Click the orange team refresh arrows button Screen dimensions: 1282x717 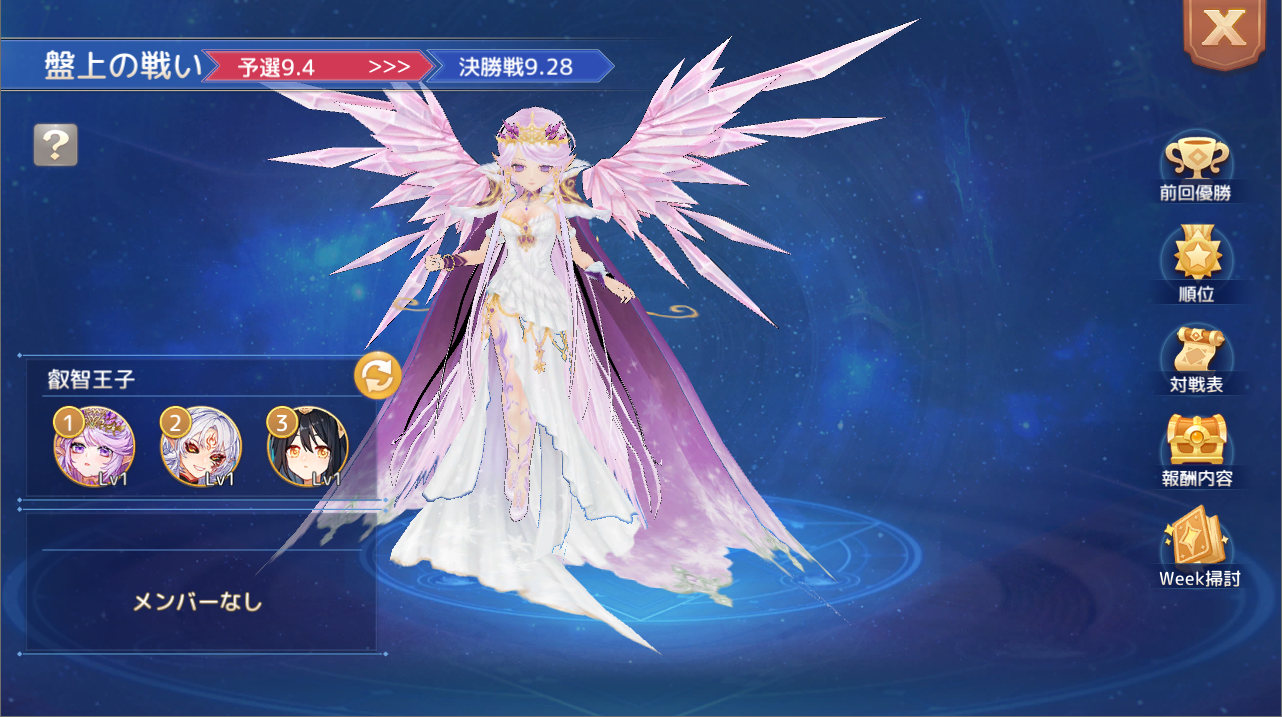tap(378, 376)
